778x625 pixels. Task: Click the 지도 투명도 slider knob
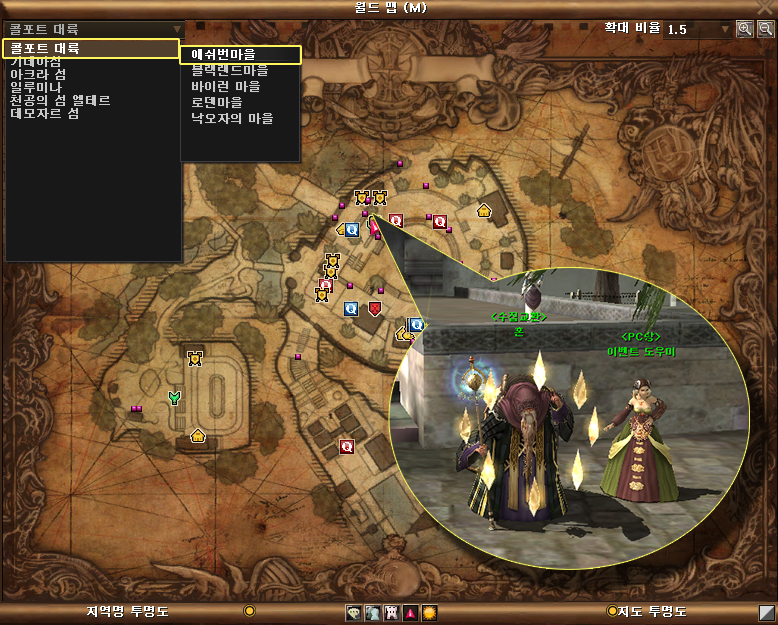612,611
